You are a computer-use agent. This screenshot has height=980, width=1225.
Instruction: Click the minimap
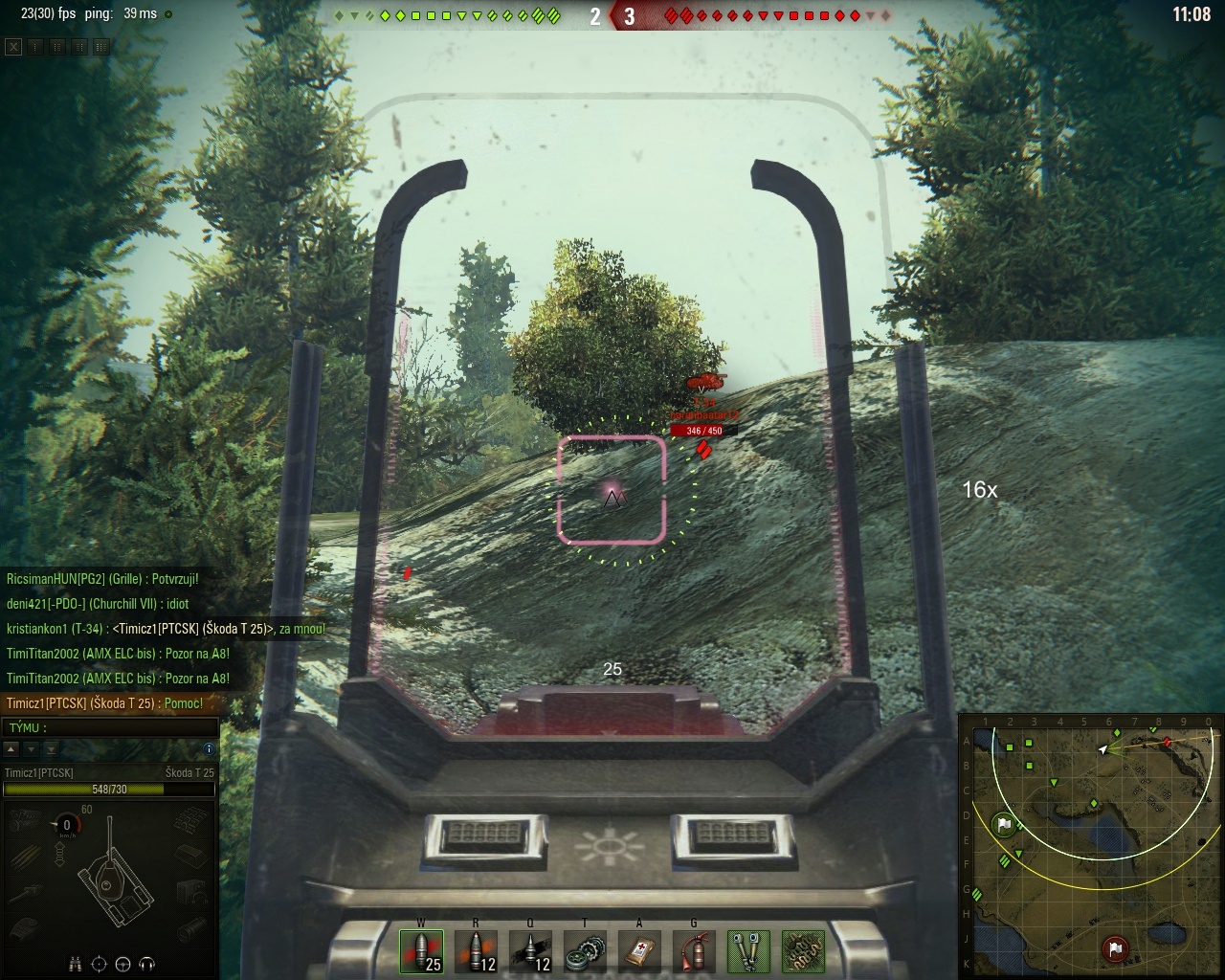pyautogui.click(x=1091, y=846)
